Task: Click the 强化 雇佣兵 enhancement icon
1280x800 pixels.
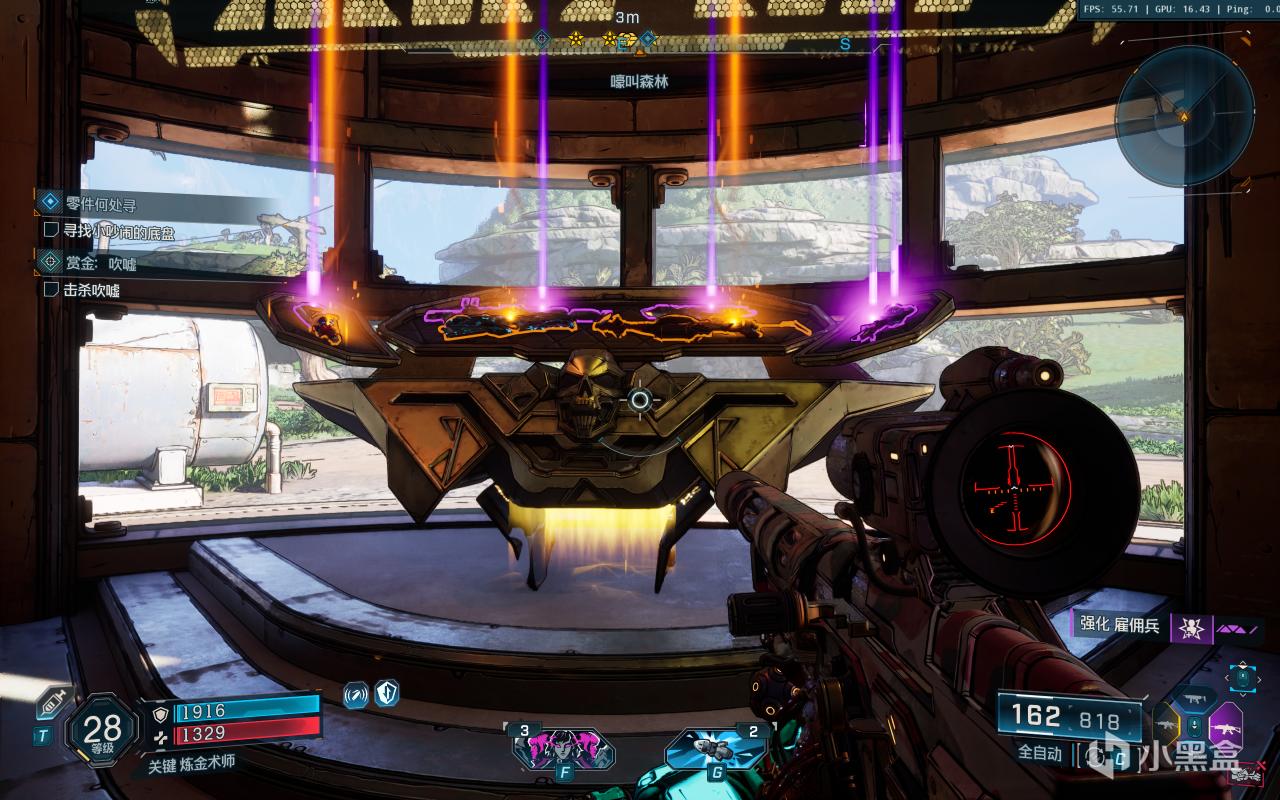Action: pyautogui.click(x=1190, y=628)
